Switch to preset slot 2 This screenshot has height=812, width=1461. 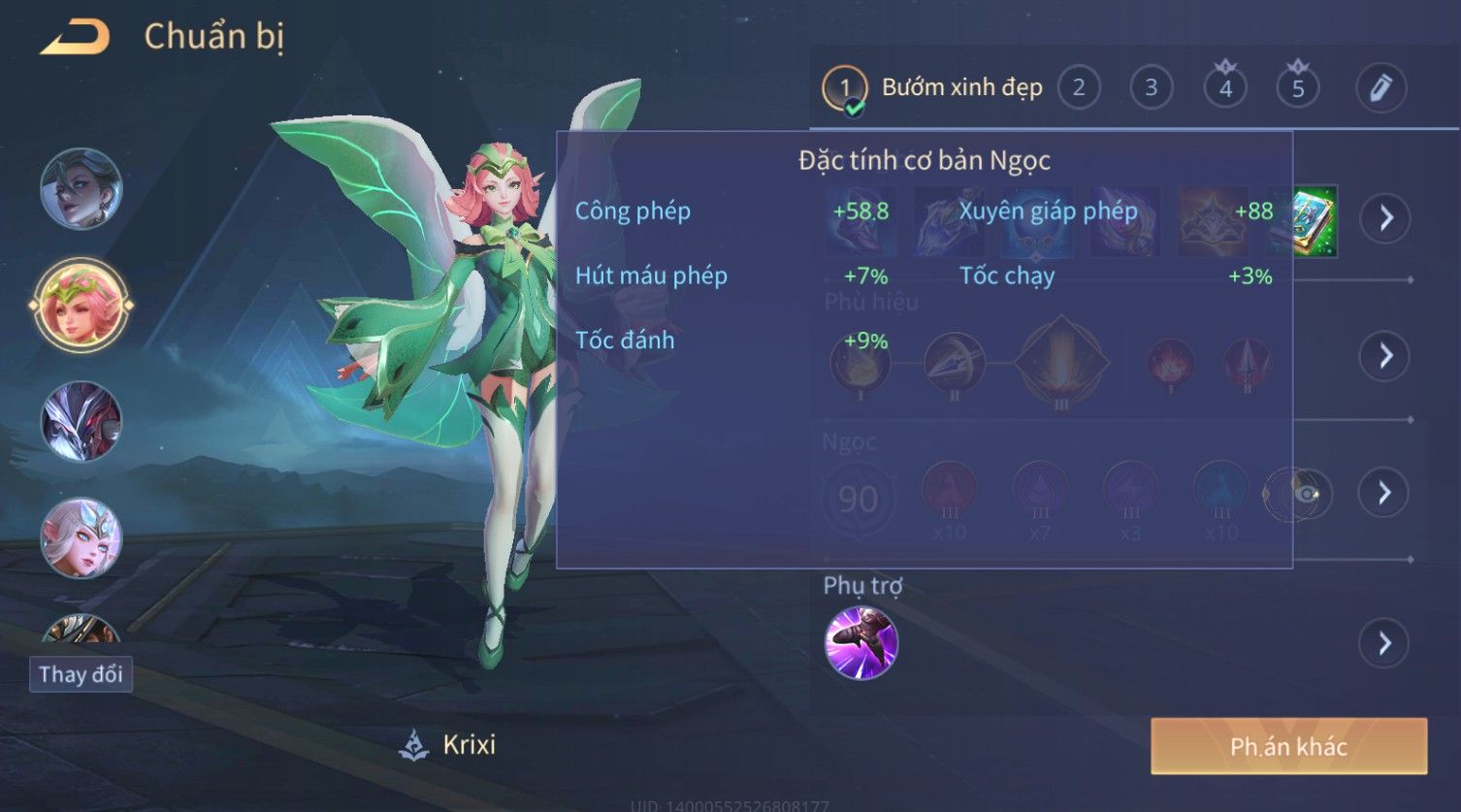1079,88
